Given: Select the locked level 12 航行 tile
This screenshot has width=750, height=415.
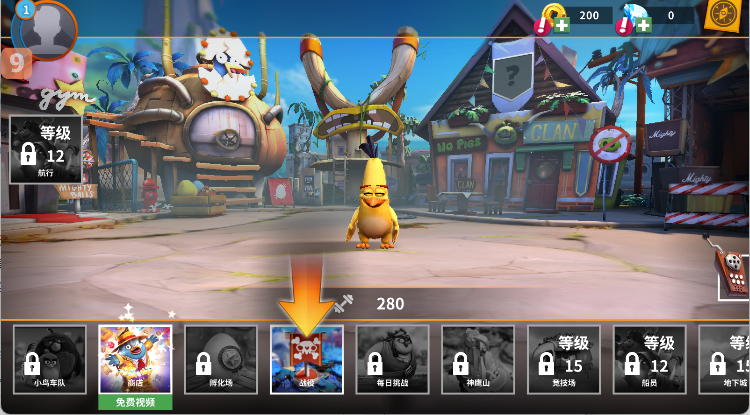Looking at the screenshot, I should [x=46, y=149].
